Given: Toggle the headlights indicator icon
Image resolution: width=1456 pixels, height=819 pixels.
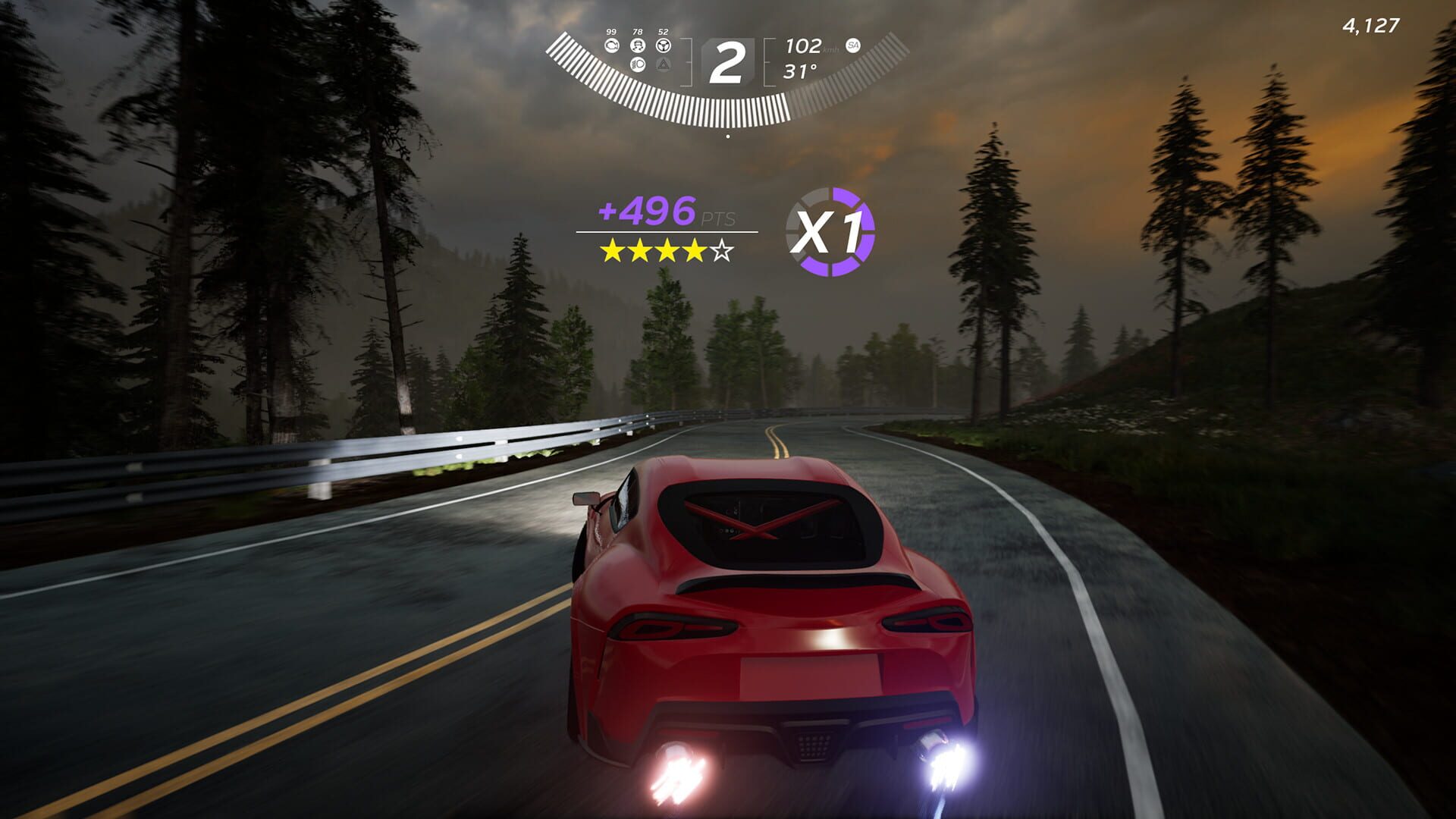Looking at the screenshot, I should coord(638,66).
